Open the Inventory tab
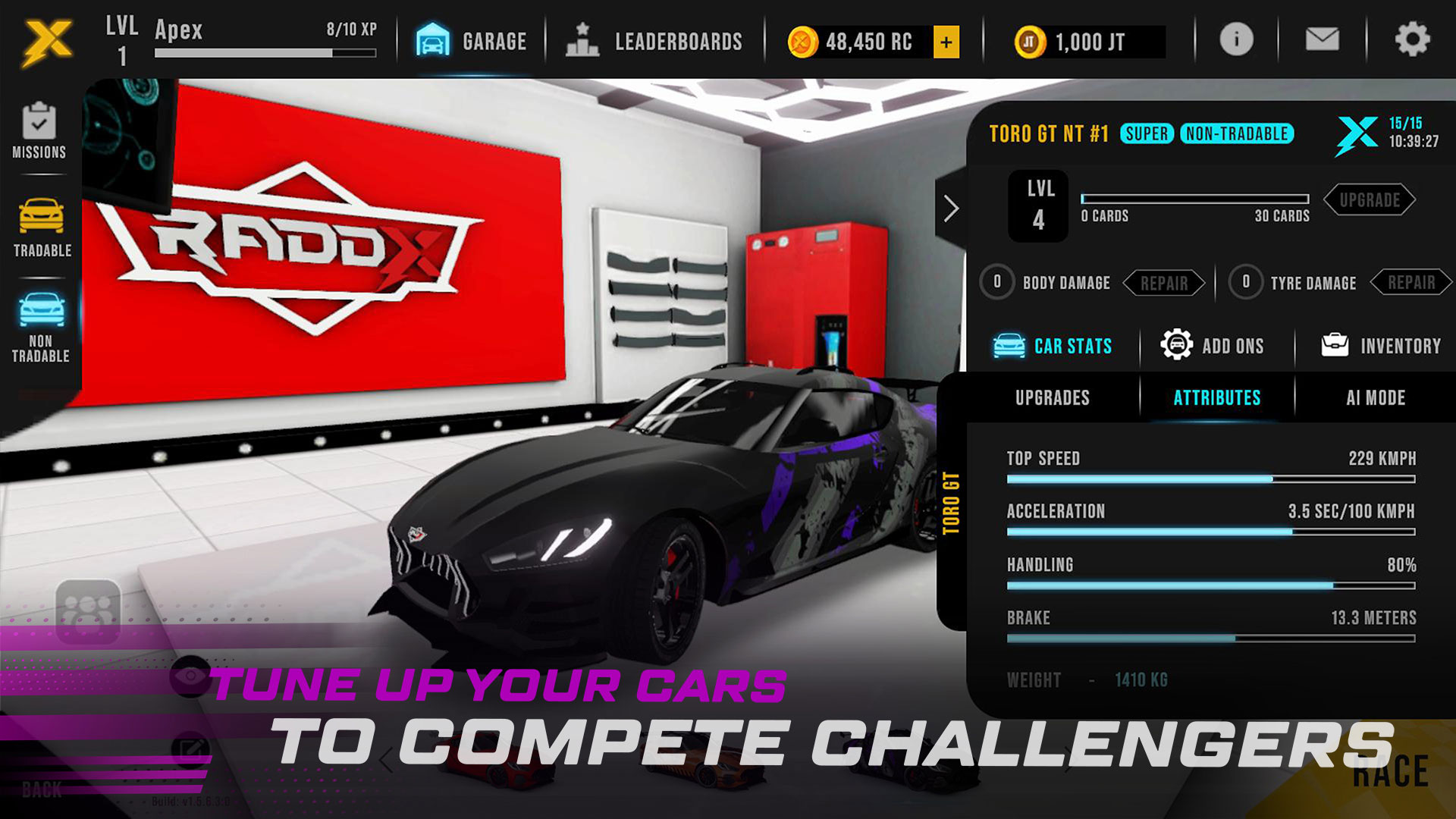Screen dimensions: 1456x819 [1381, 346]
